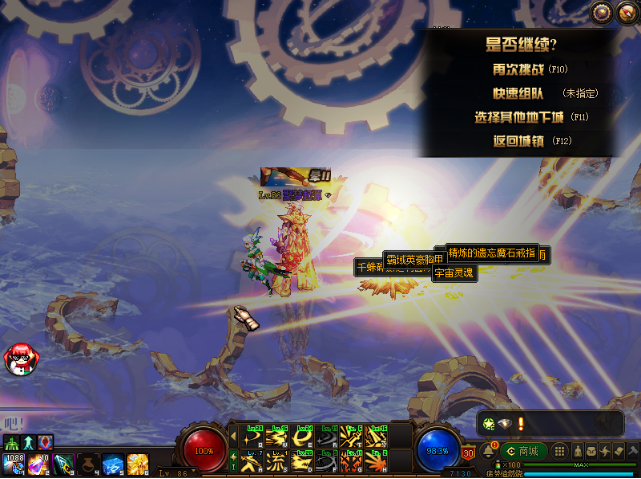Click the round globe button beside the compass
The image size is (641, 479).
[601, 12]
